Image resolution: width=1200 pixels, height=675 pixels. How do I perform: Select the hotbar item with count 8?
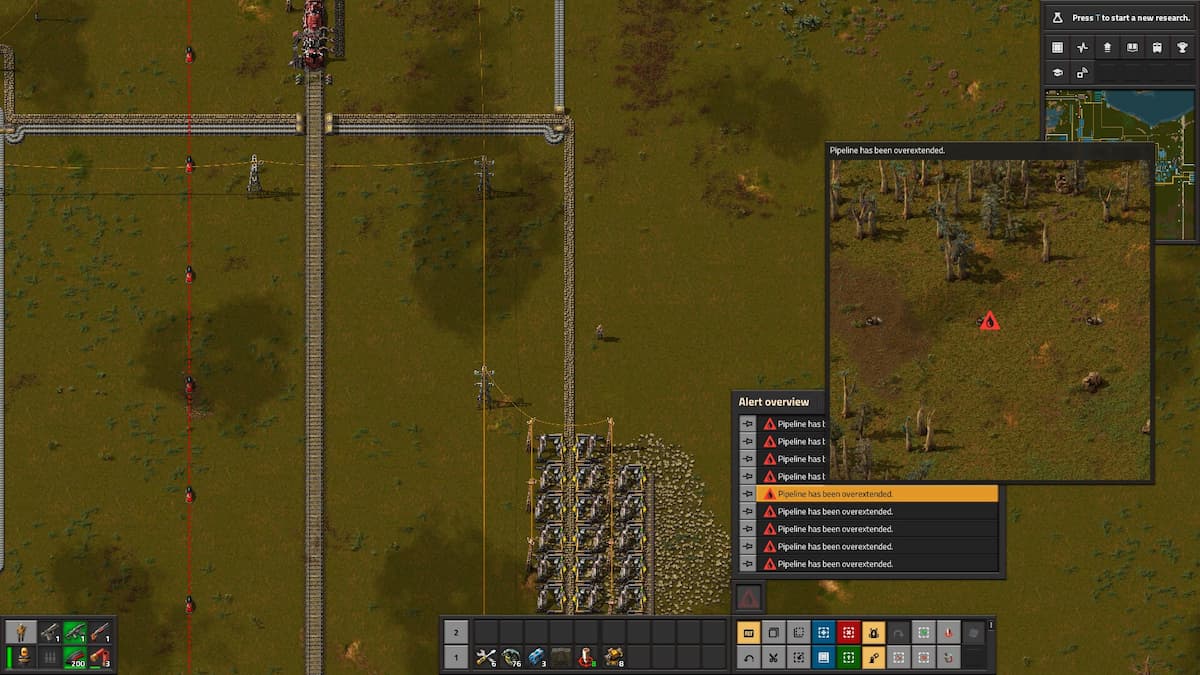coord(612,657)
